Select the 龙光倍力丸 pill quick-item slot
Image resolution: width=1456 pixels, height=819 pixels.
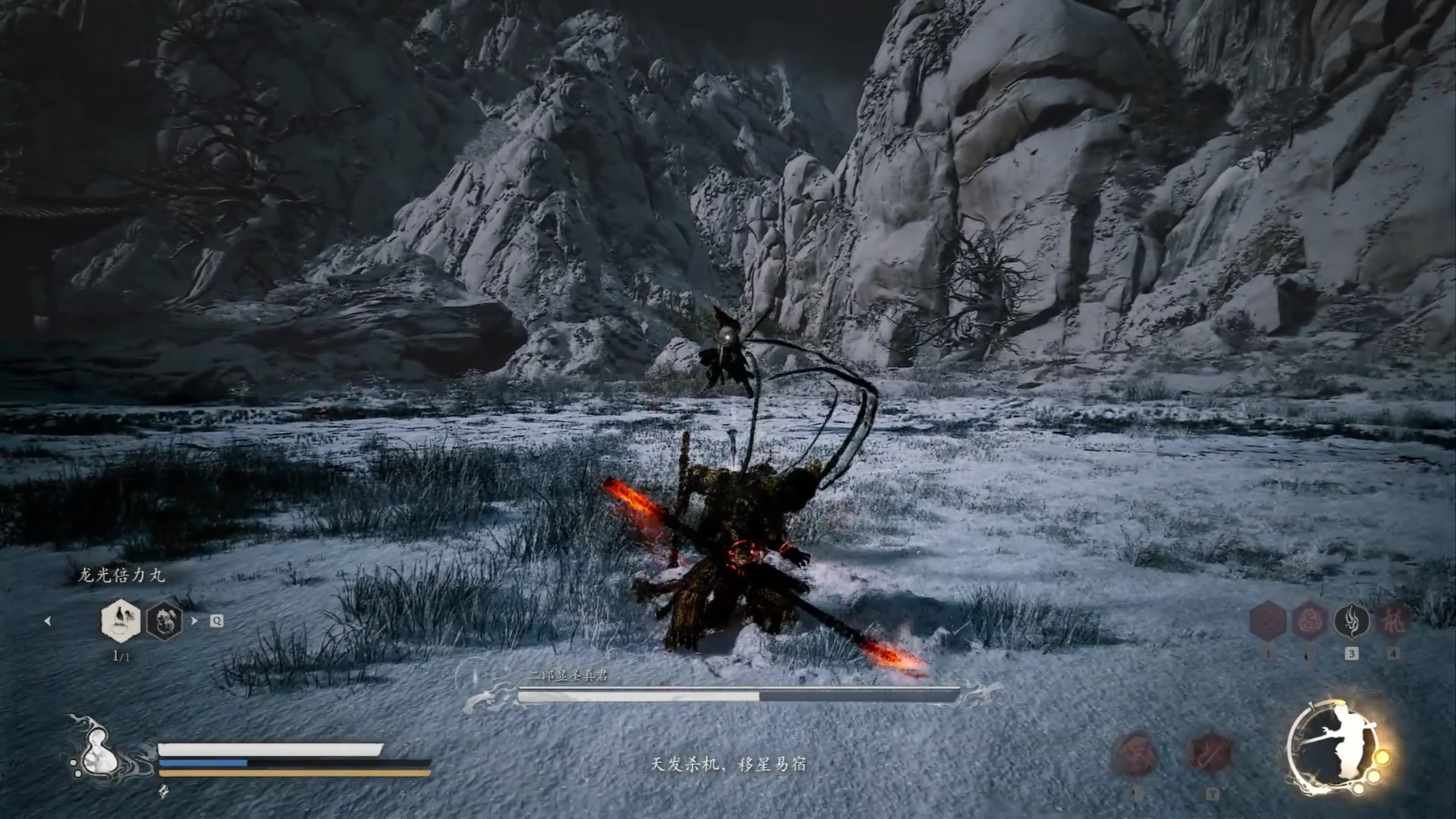click(121, 621)
